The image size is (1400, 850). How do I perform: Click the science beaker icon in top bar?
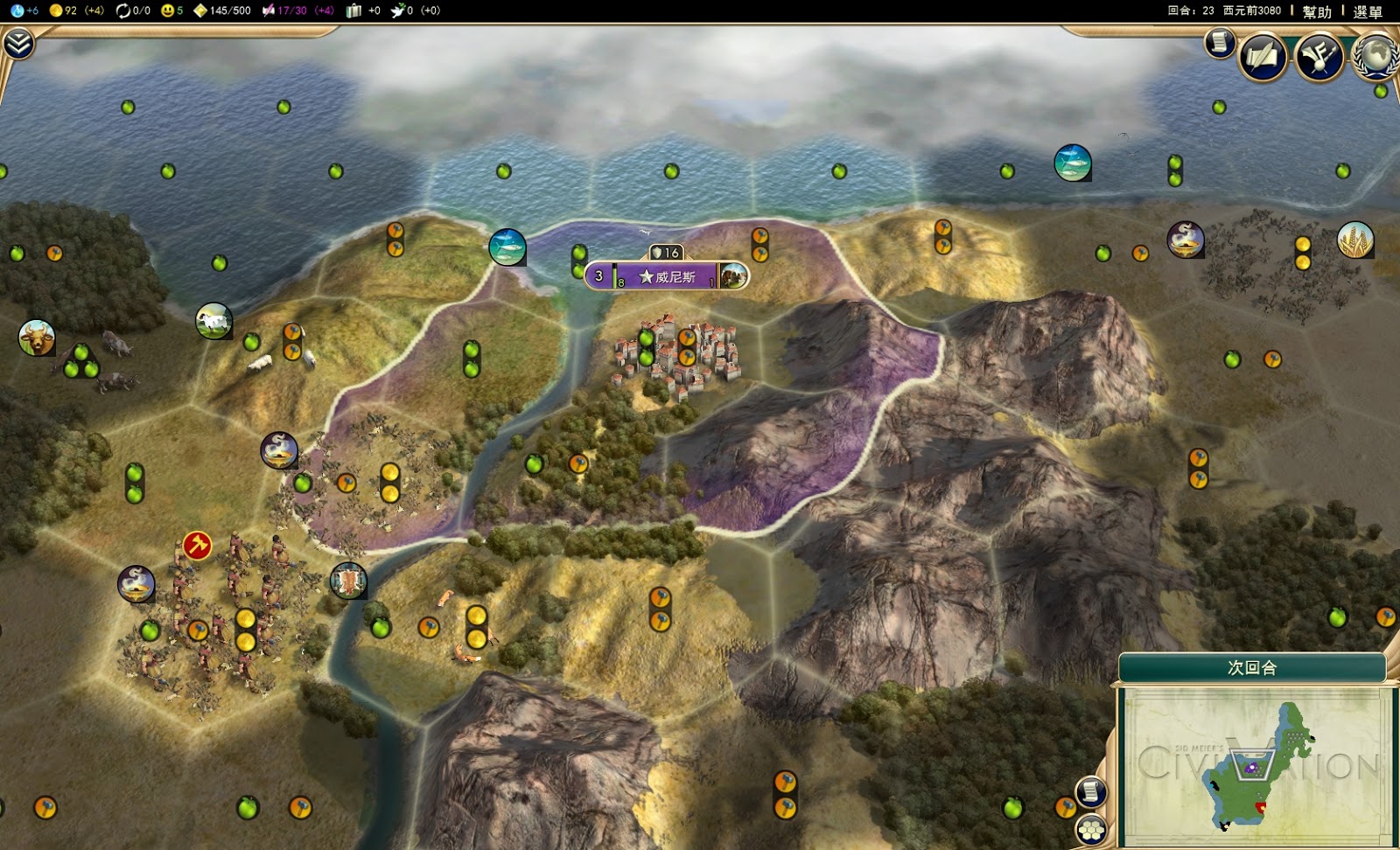(x=17, y=10)
